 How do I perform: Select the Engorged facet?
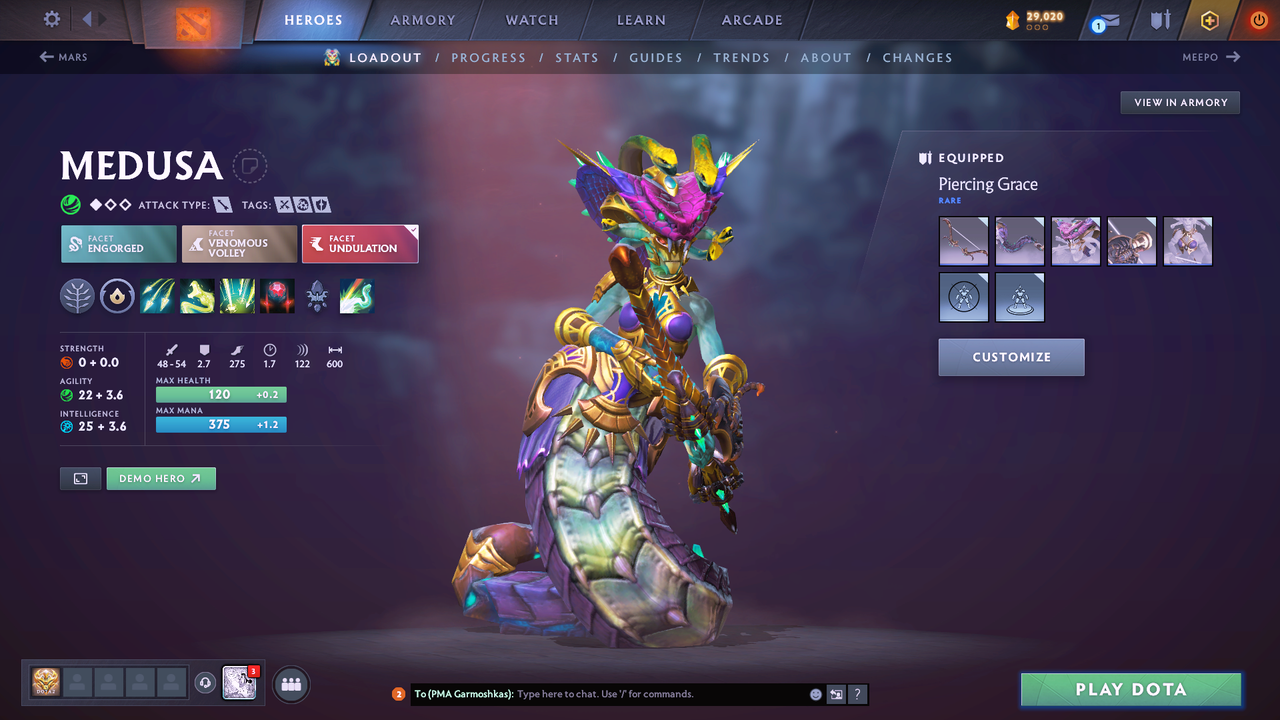pyautogui.click(x=118, y=243)
